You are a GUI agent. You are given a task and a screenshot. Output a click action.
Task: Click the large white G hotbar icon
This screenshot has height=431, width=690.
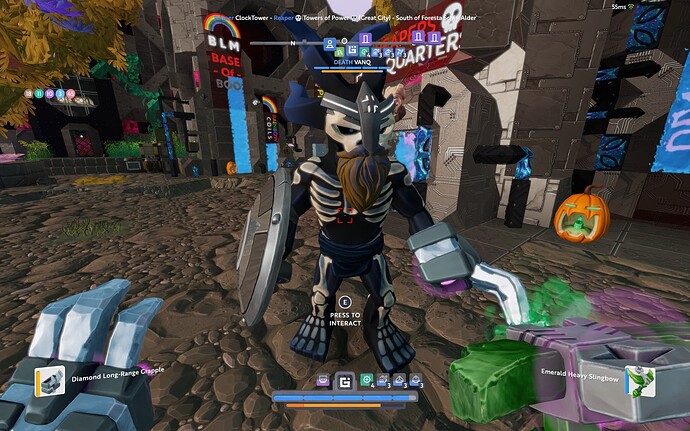pyautogui.click(x=345, y=380)
